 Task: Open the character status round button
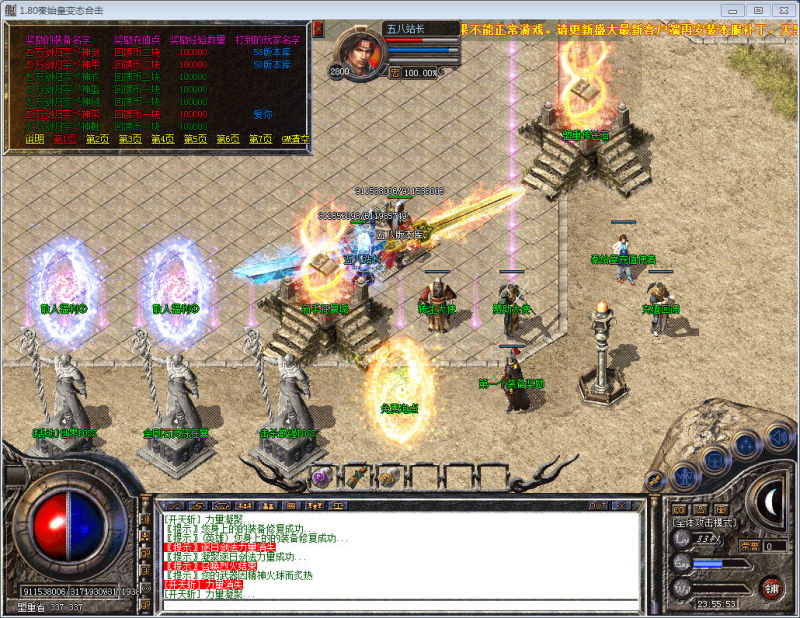point(684,474)
